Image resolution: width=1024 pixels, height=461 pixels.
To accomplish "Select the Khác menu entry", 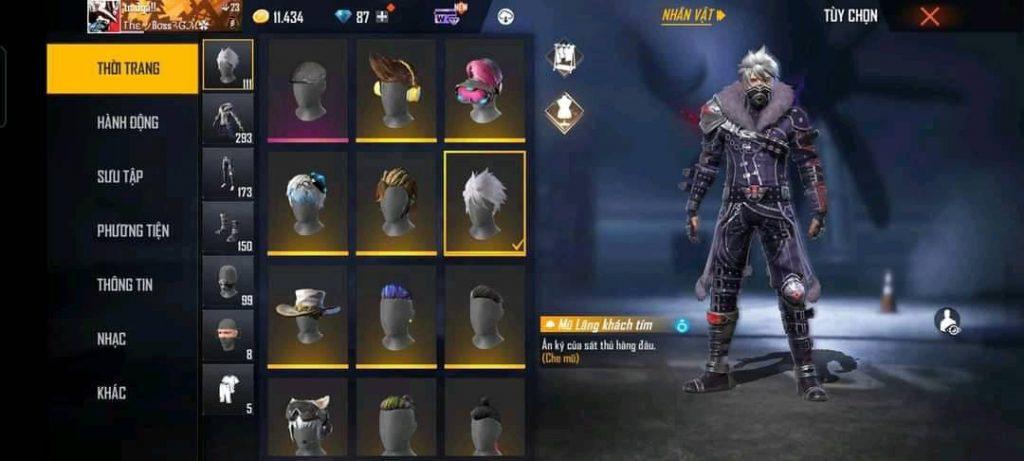I will click(112, 393).
